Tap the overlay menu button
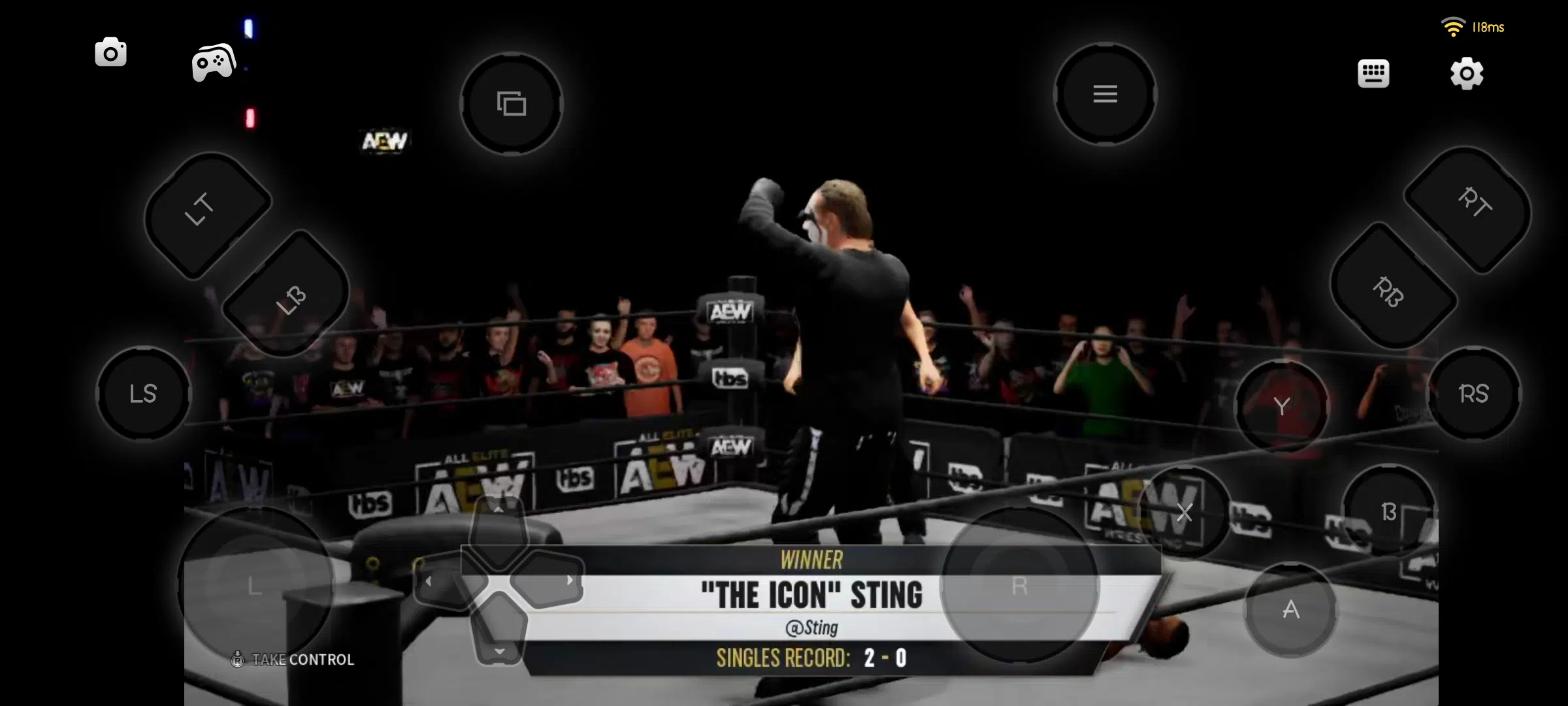The image size is (1568, 706). [x=1105, y=94]
